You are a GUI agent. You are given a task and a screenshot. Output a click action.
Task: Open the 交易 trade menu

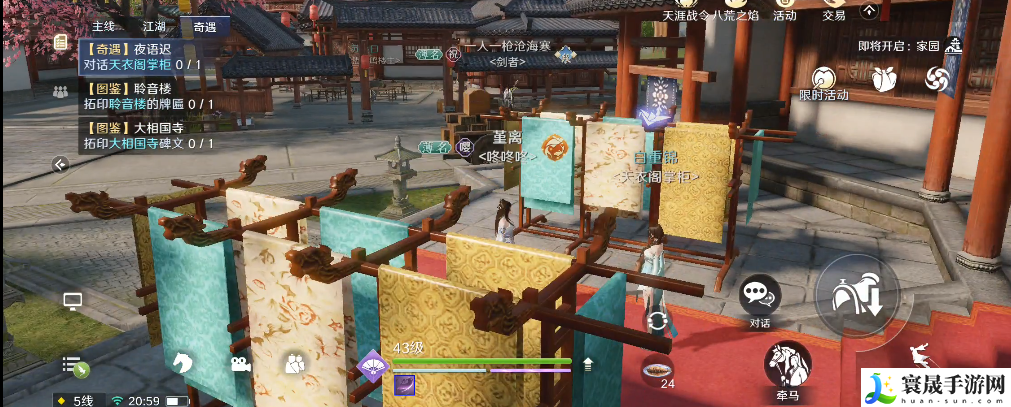tap(834, 11)
